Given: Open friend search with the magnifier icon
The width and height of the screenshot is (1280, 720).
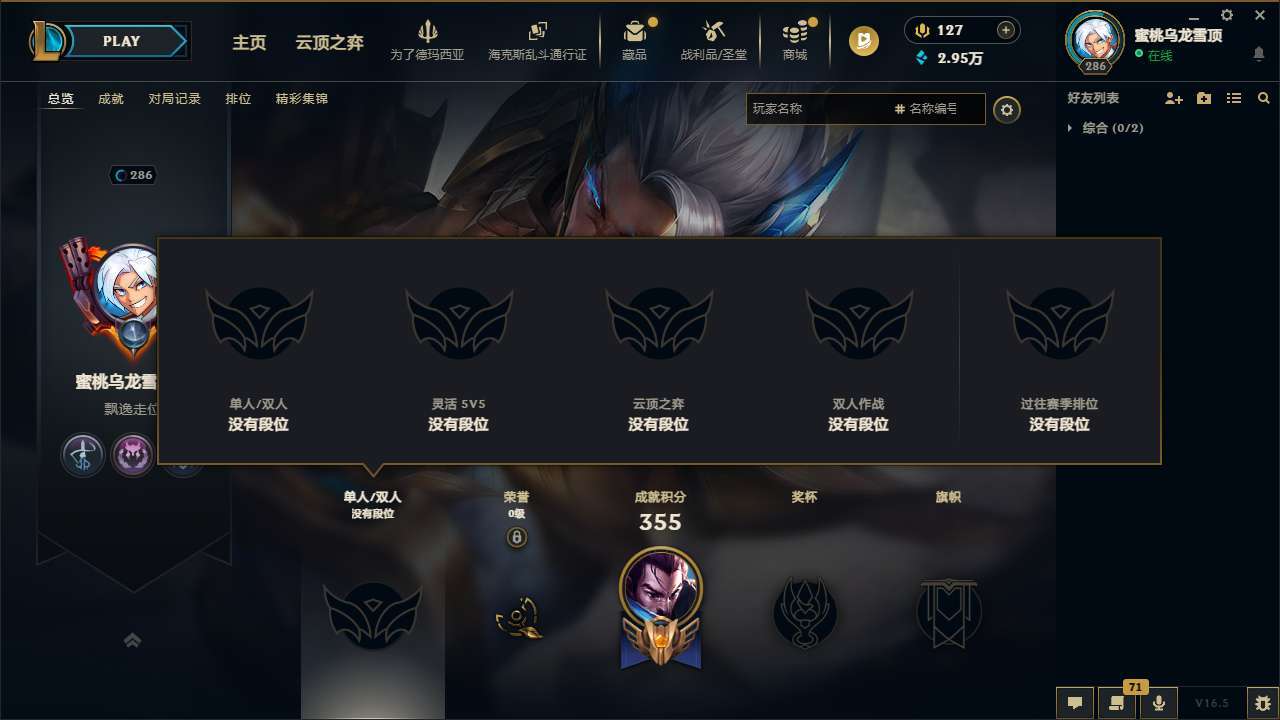Looking at the screenshot, I should click(x=1263, y=97).
